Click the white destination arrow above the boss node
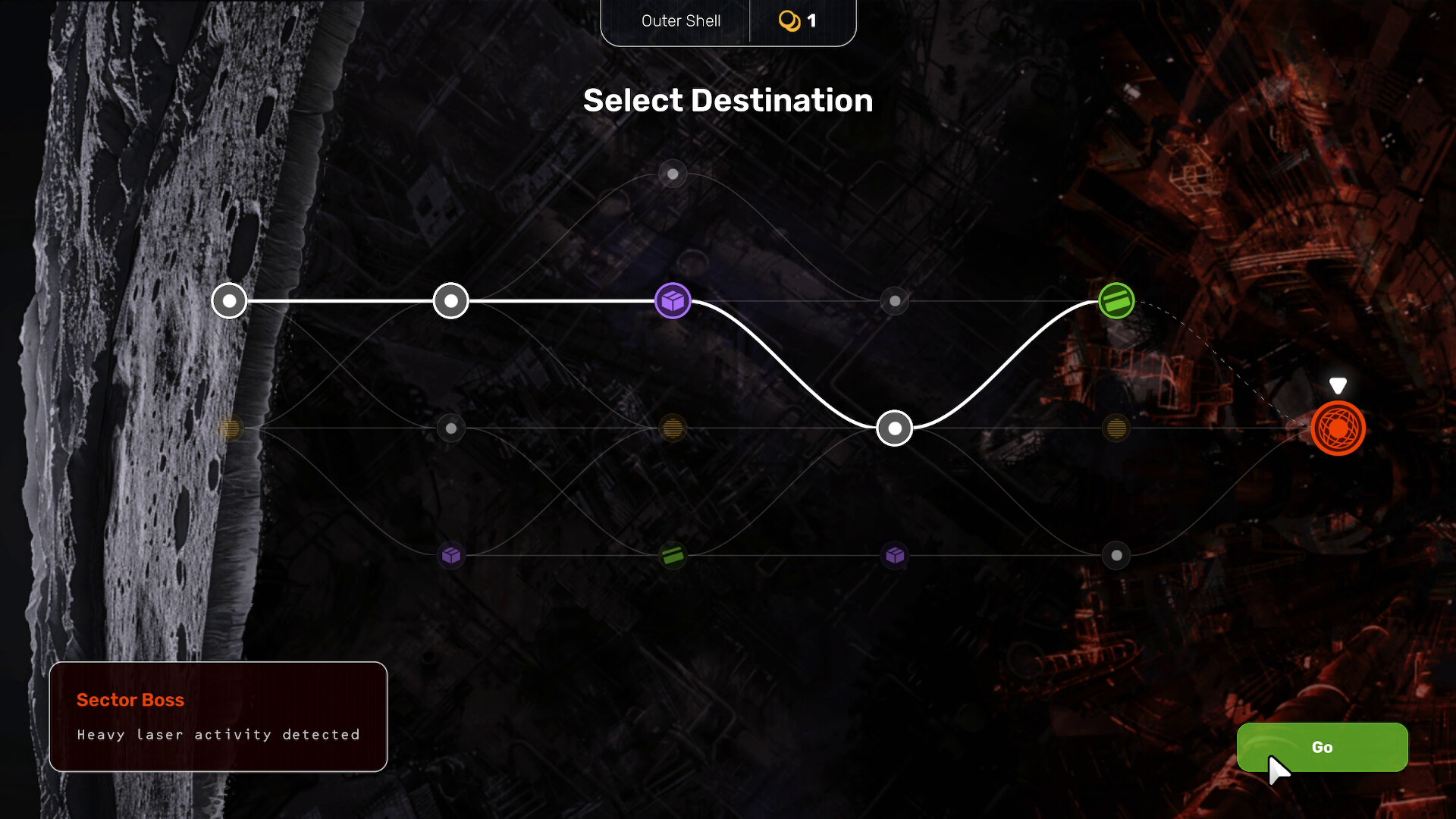Screen dimensions: 1456x819 point(1337,385)
